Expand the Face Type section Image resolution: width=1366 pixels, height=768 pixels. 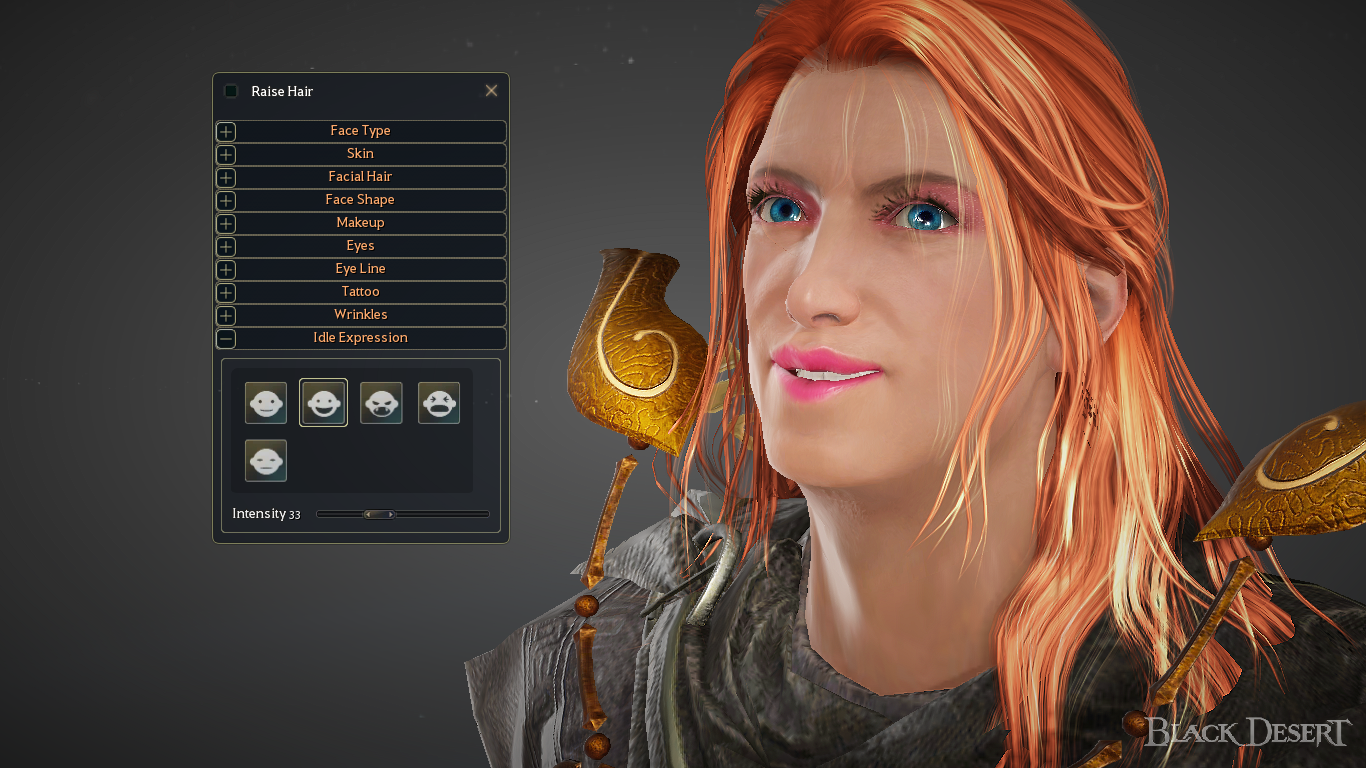[x=225, y=131]
